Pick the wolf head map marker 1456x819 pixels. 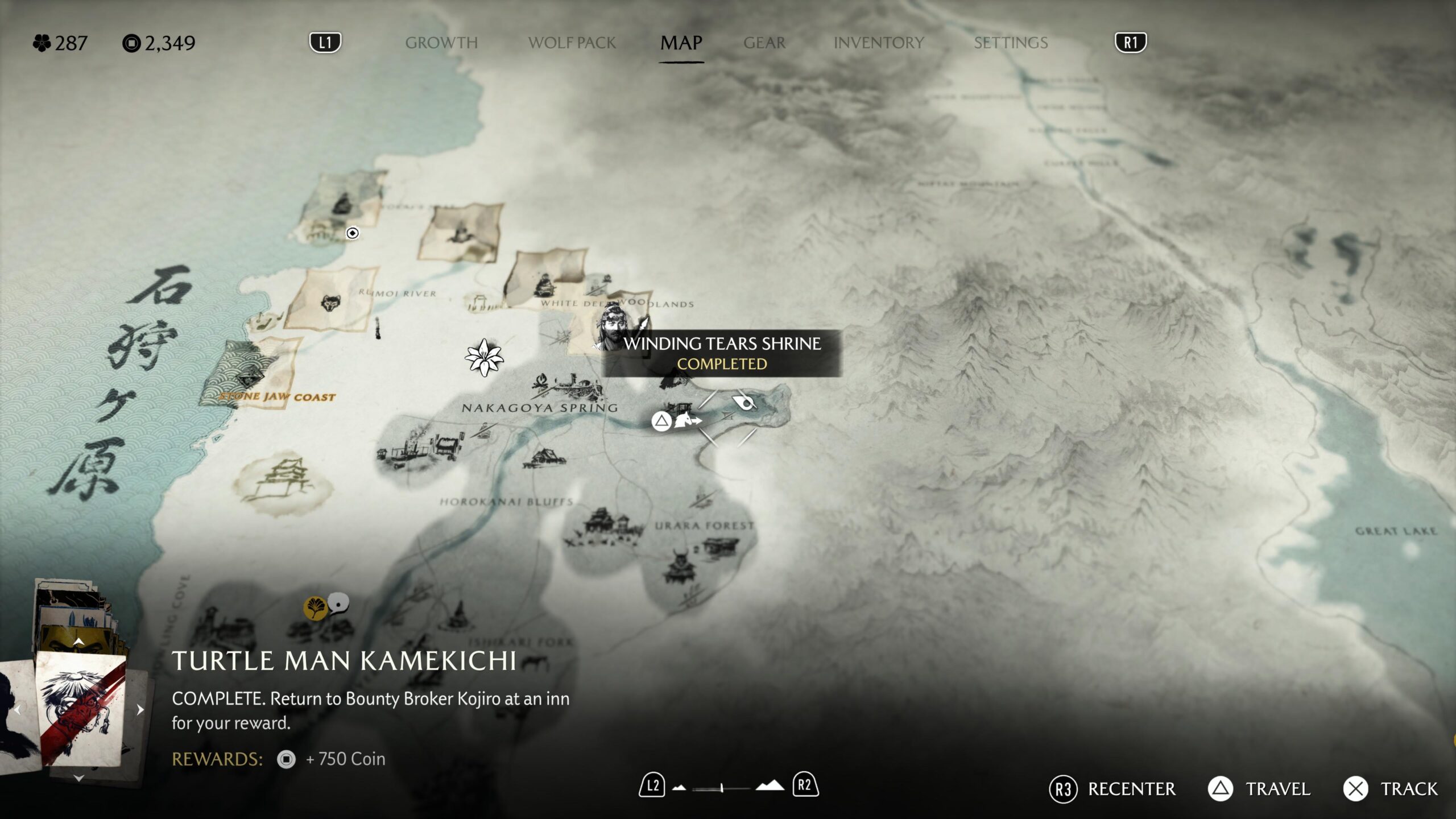pyautogui.click(x=330, y=303)
